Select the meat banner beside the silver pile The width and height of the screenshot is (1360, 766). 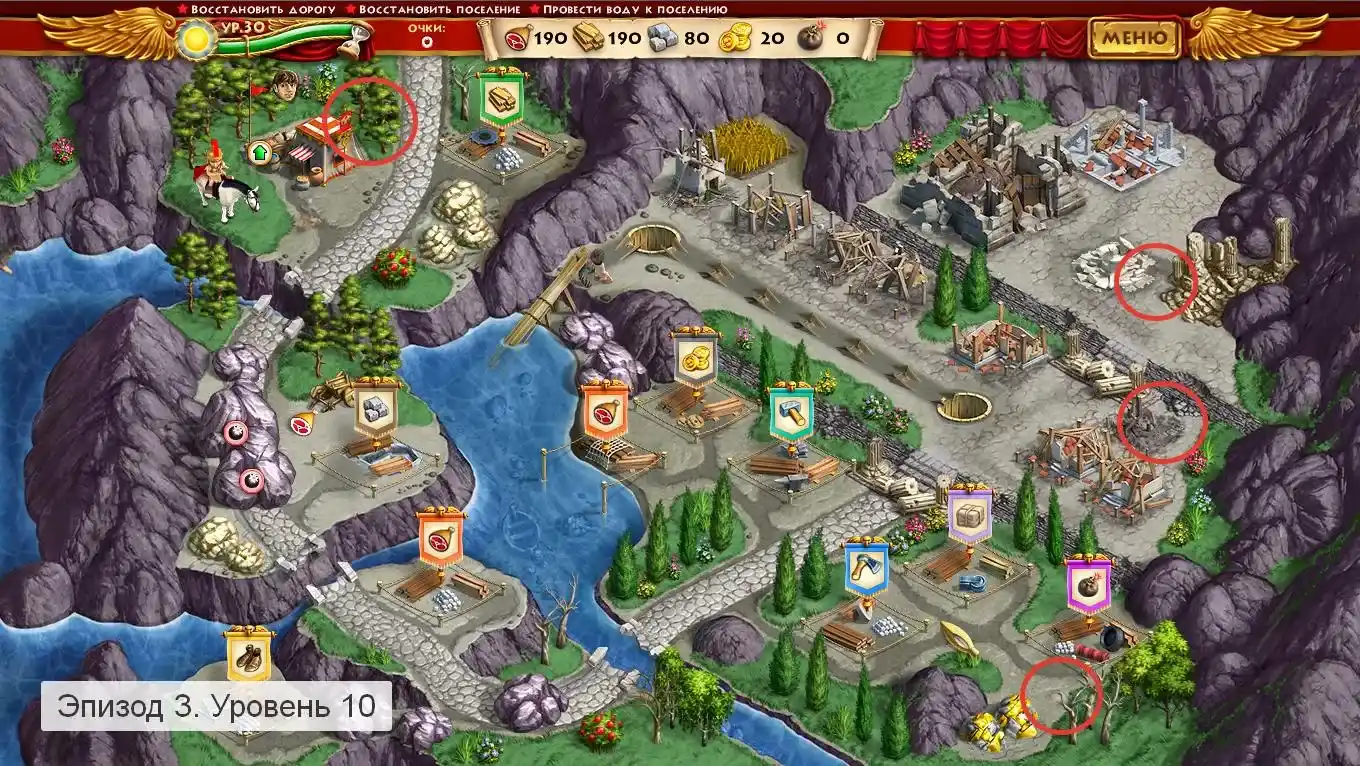[x=441, y=538]
